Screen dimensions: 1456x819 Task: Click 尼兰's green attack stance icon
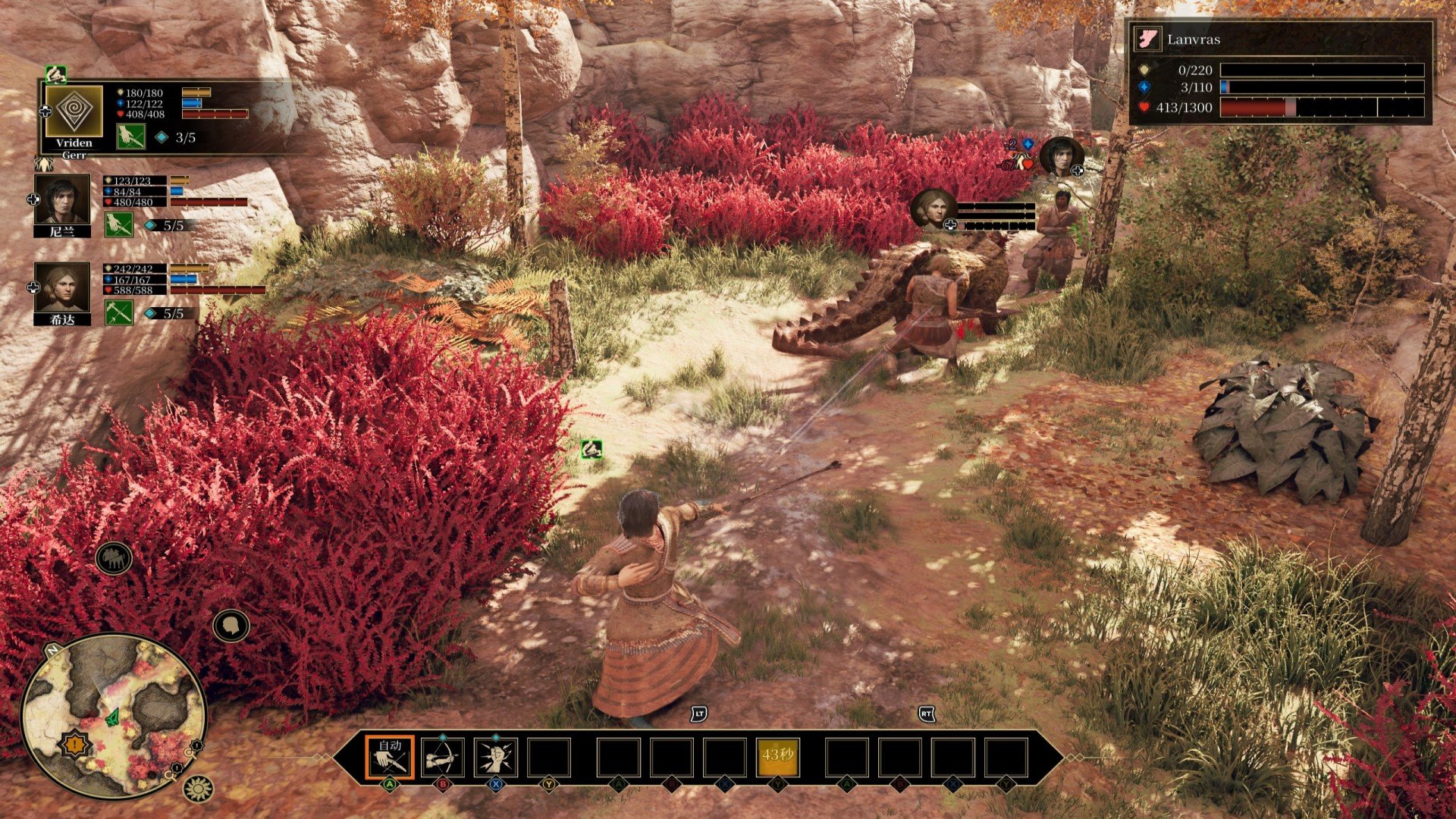(x=119, y=224)
